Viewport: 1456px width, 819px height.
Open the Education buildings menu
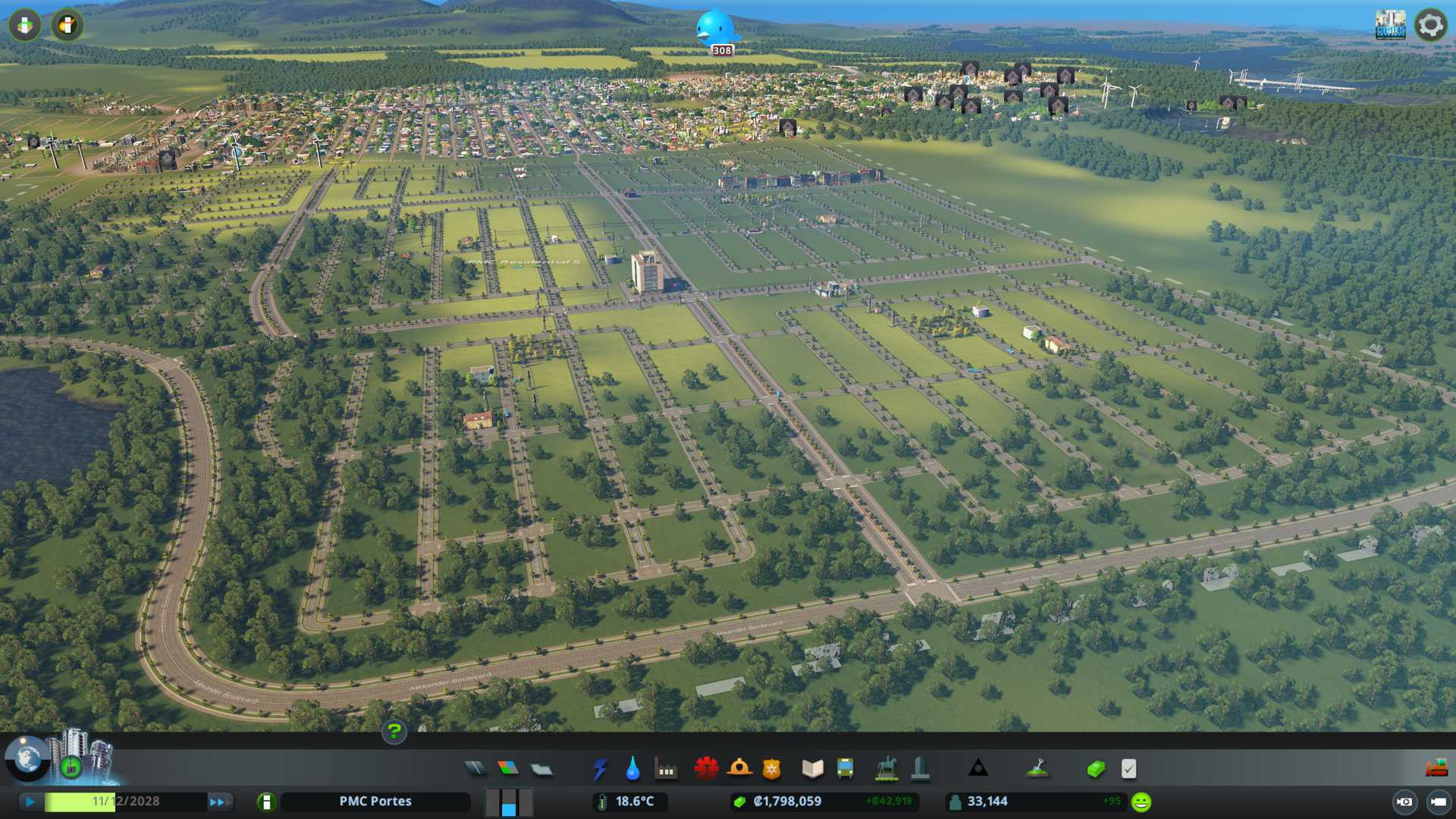pos(812,769)
